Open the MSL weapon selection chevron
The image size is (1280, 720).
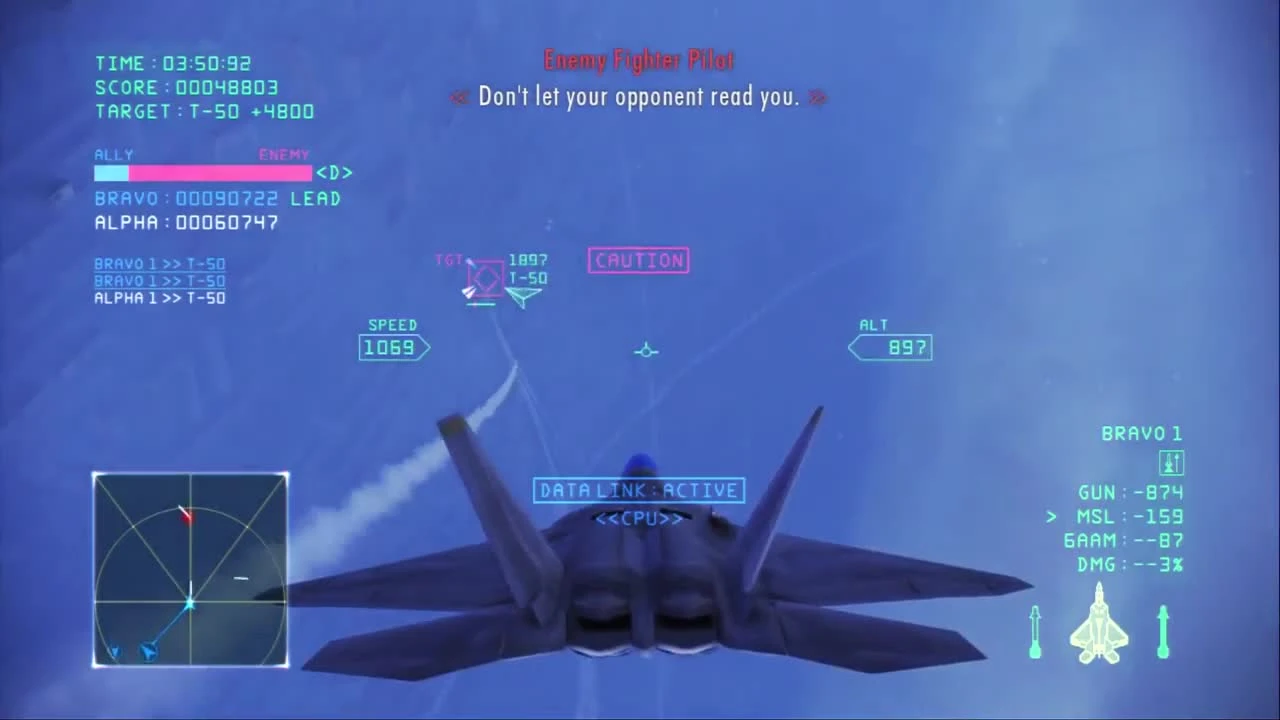pos(1050,517)
